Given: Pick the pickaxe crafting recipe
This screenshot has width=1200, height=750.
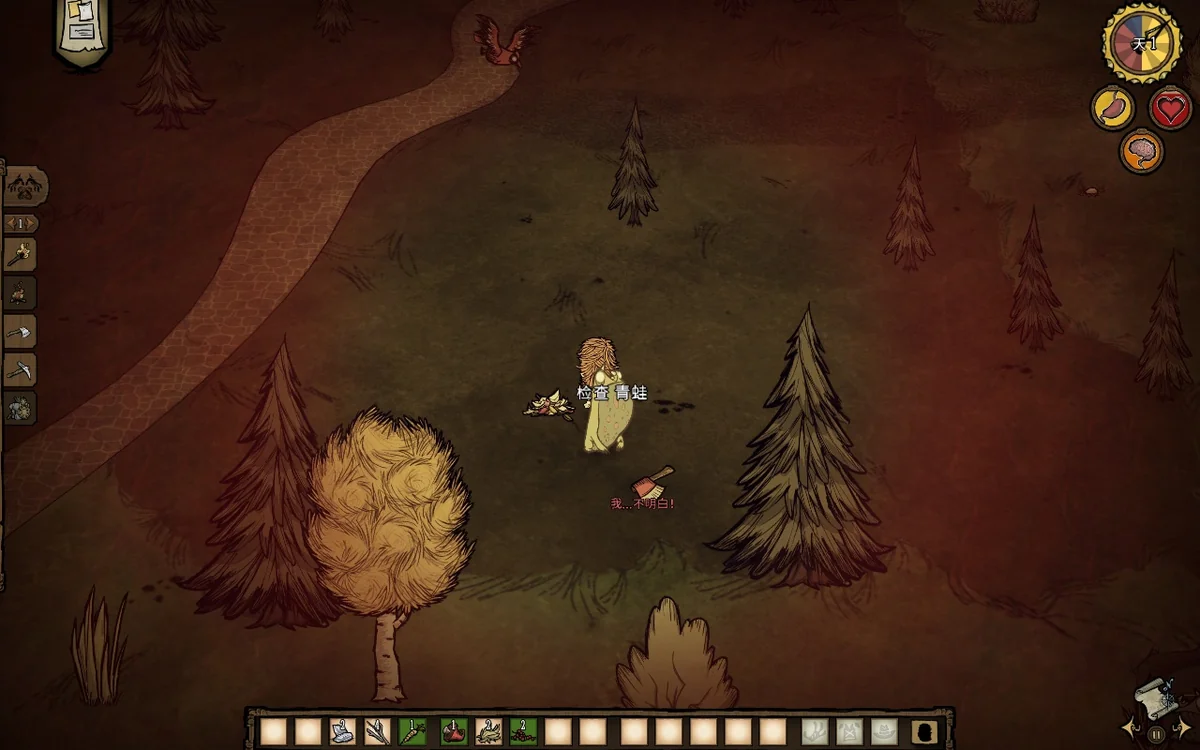Looking at the screenshot, I should (x=19, y=370).
